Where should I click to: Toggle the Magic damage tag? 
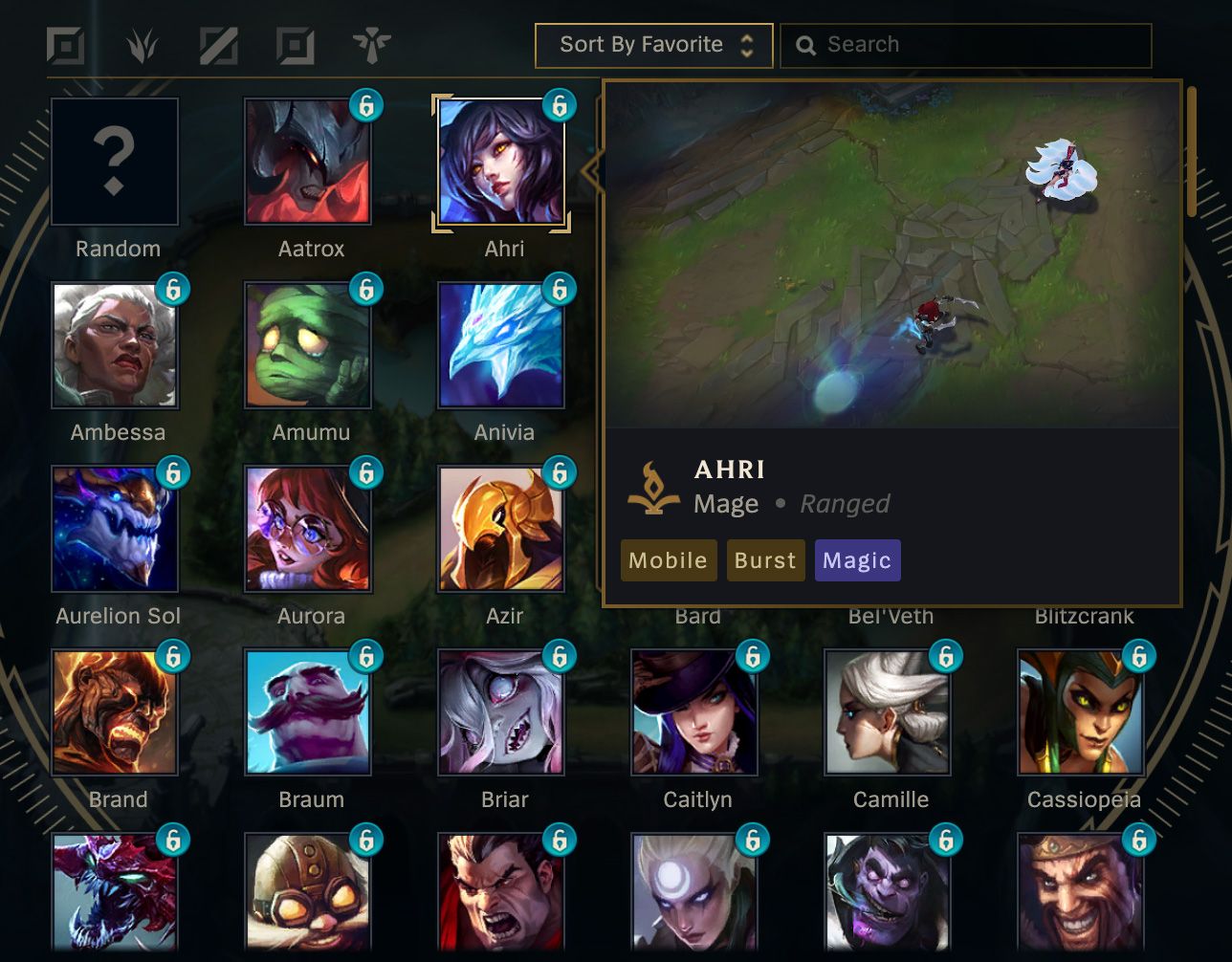click(x=857, y=560)
